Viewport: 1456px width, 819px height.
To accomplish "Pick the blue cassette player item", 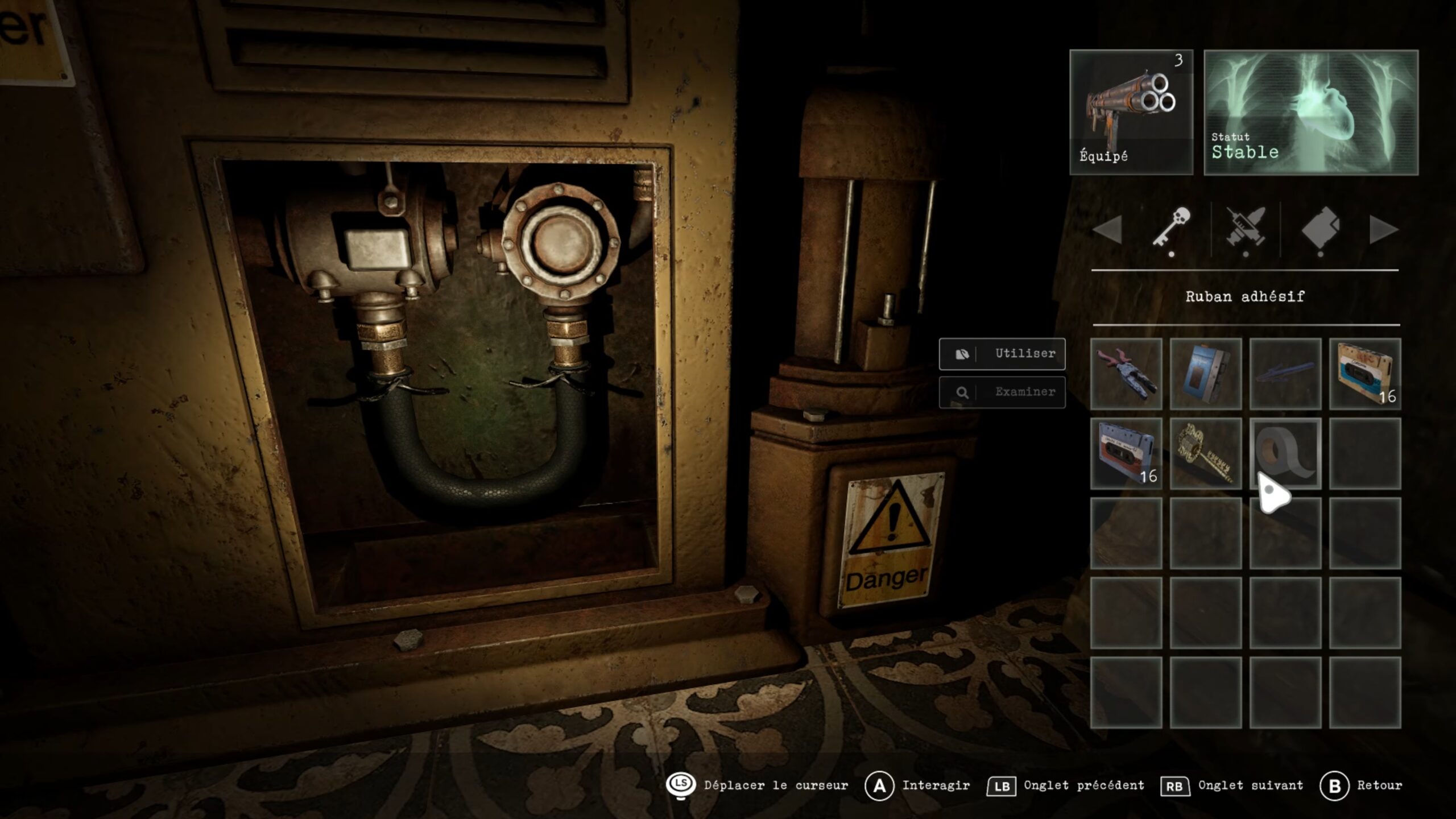I will [x=1206, y=374].
